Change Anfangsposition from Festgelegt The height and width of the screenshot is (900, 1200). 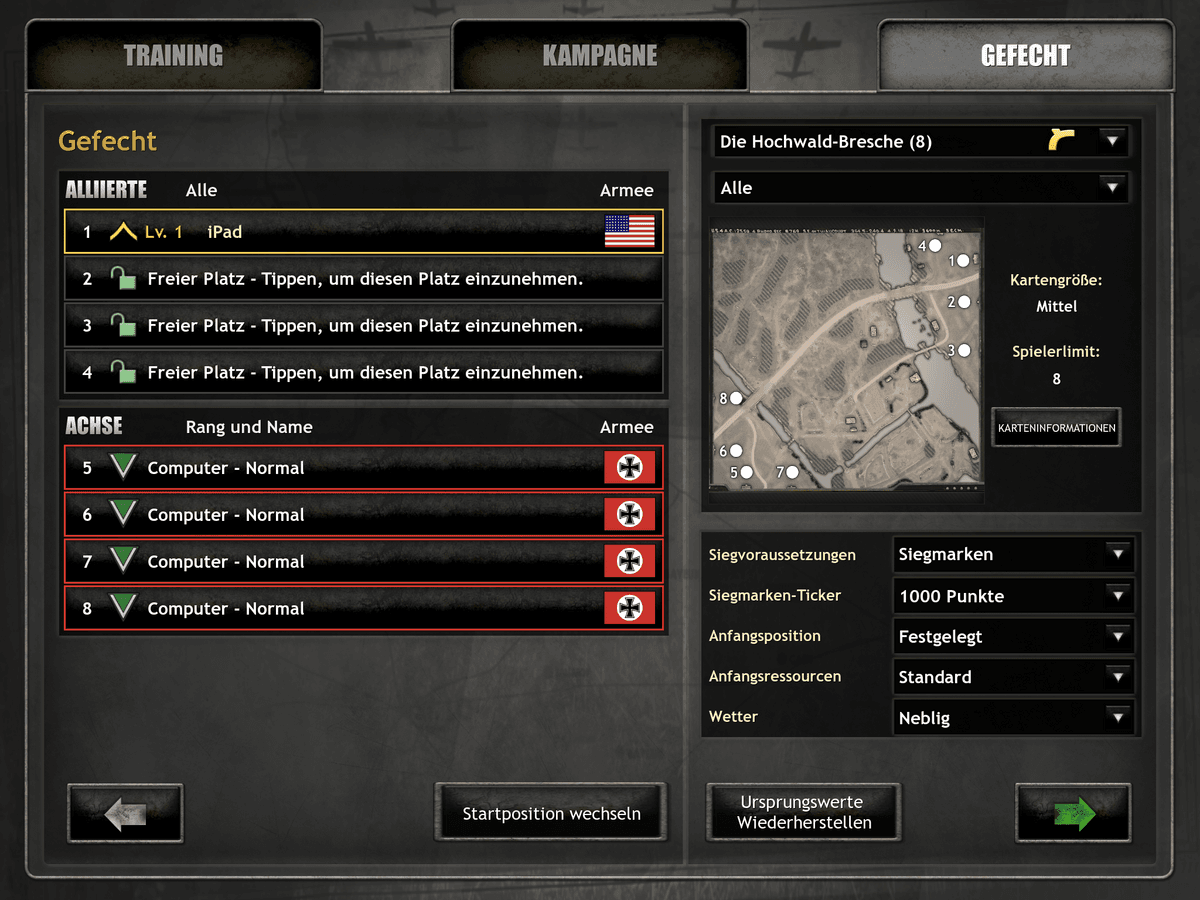click(1013, 636)
